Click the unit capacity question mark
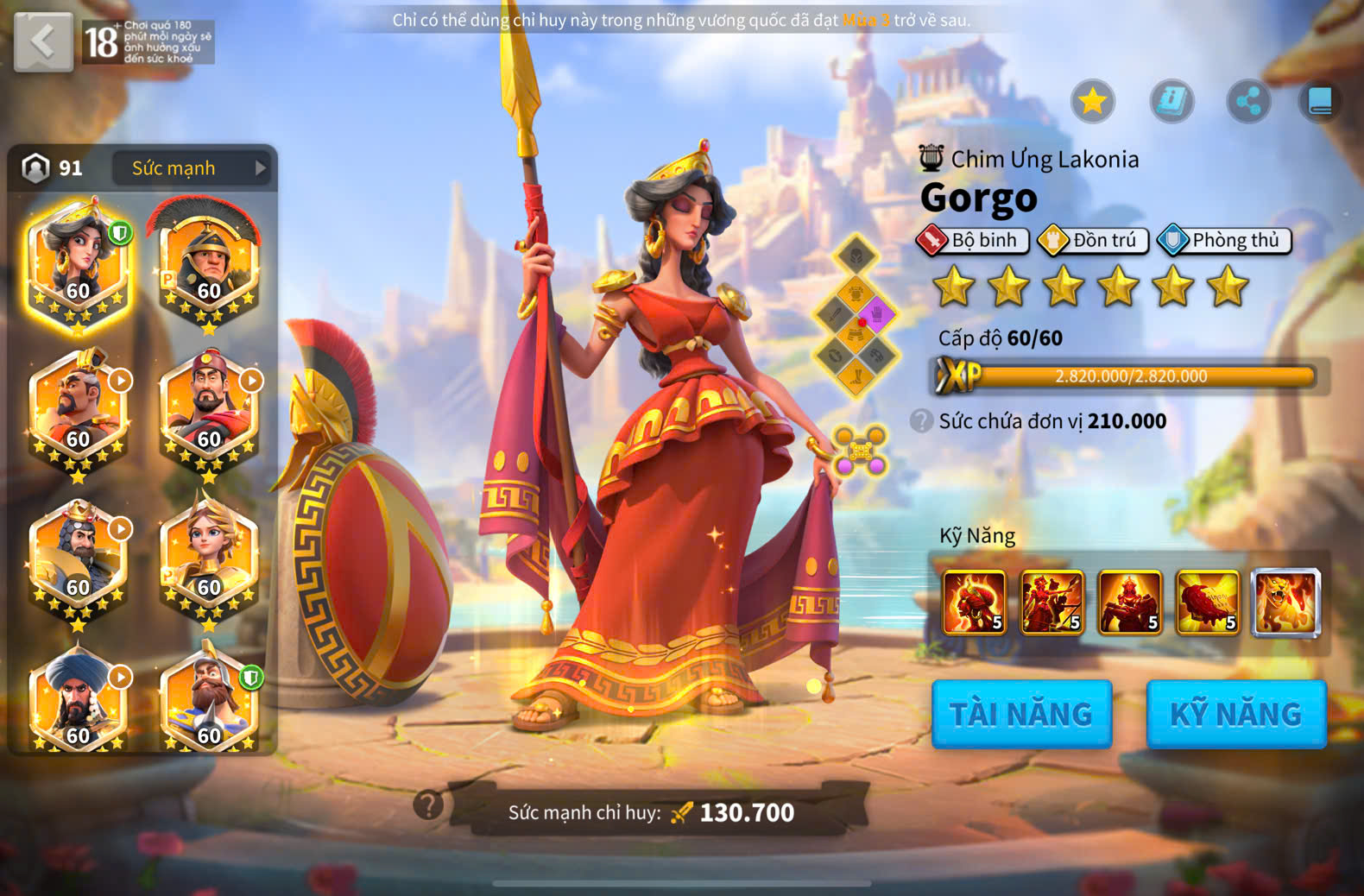The height and width of the screenshot is (896, 1364). (922, 421)
